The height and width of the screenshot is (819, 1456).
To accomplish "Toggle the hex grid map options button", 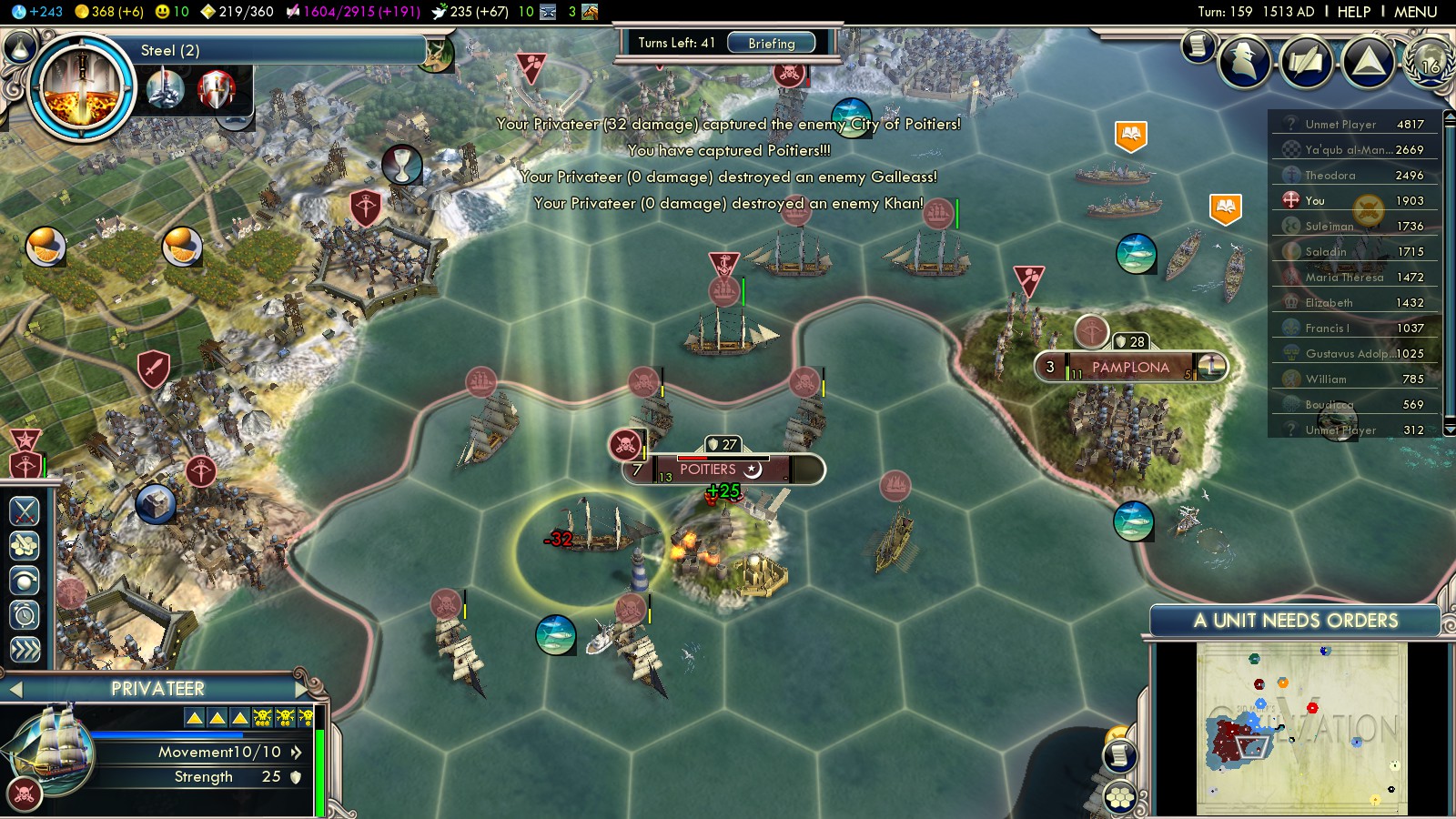I will pyautogui.click(x=1120, y=798).
